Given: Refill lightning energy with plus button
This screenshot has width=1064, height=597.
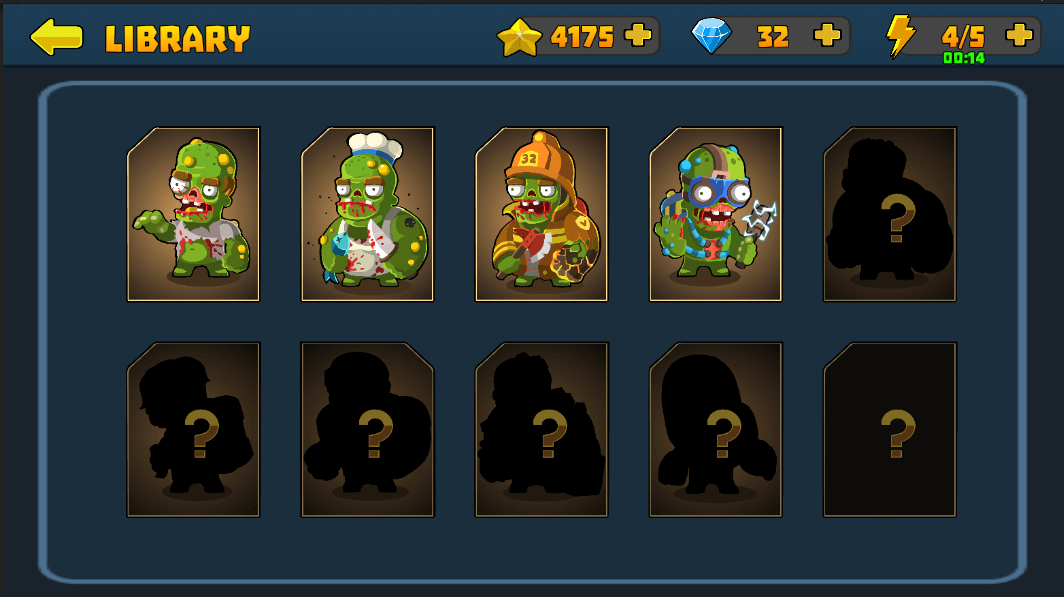Looking at the screenshot, I should tap(1019, 35).
